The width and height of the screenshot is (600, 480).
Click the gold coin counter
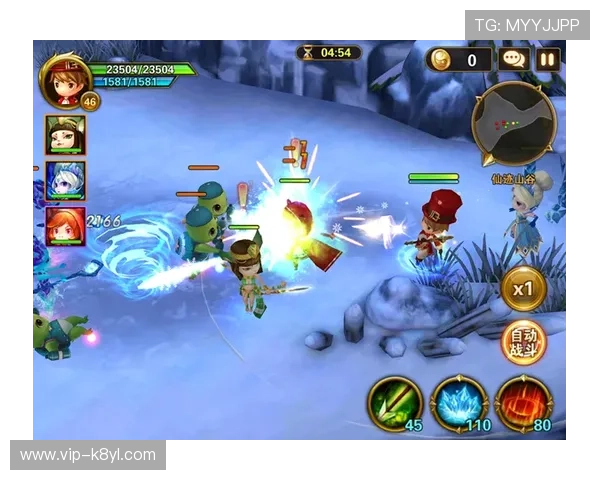pyautogui.click(x=460, y=60)
